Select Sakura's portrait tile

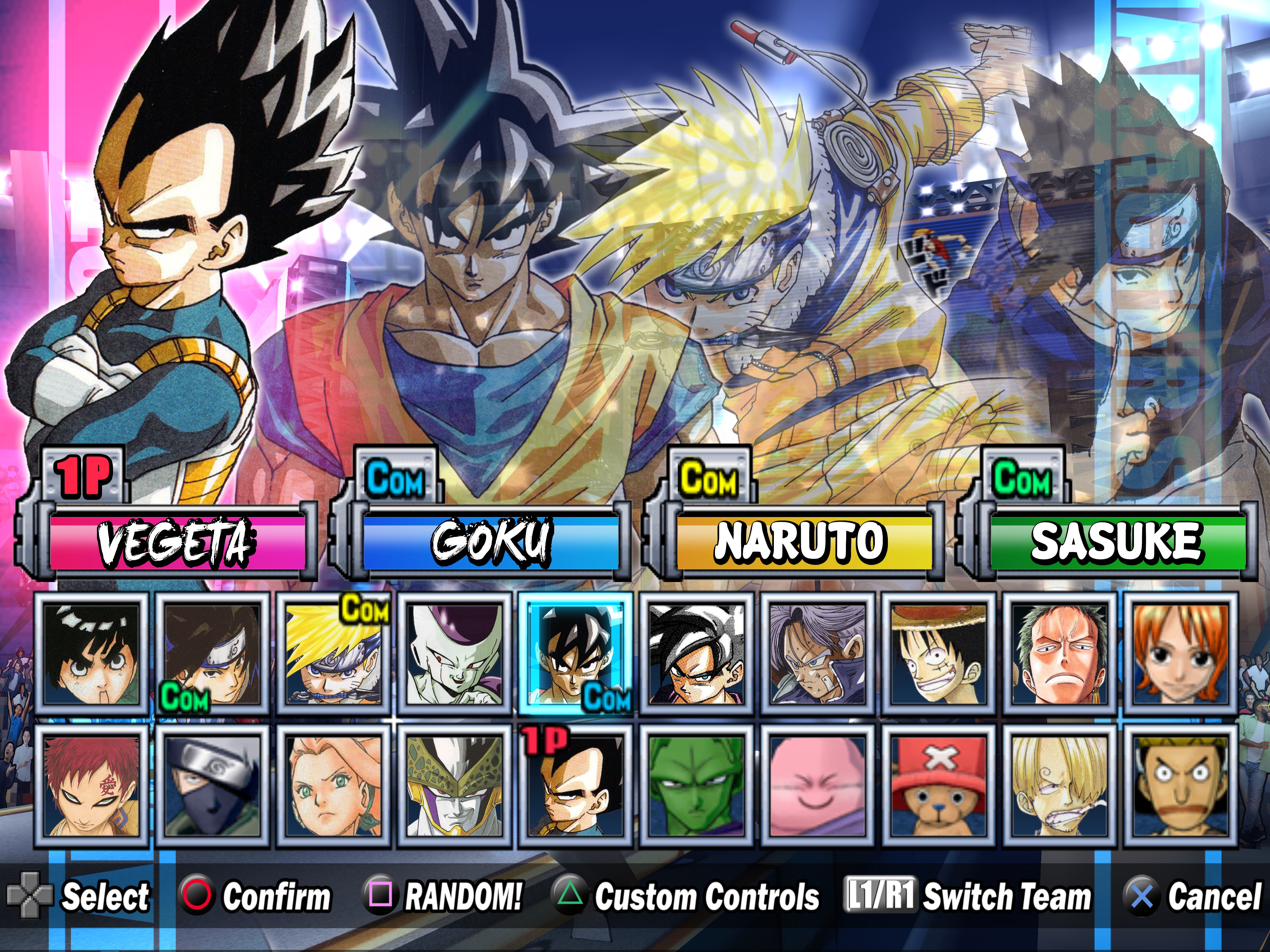334,786
